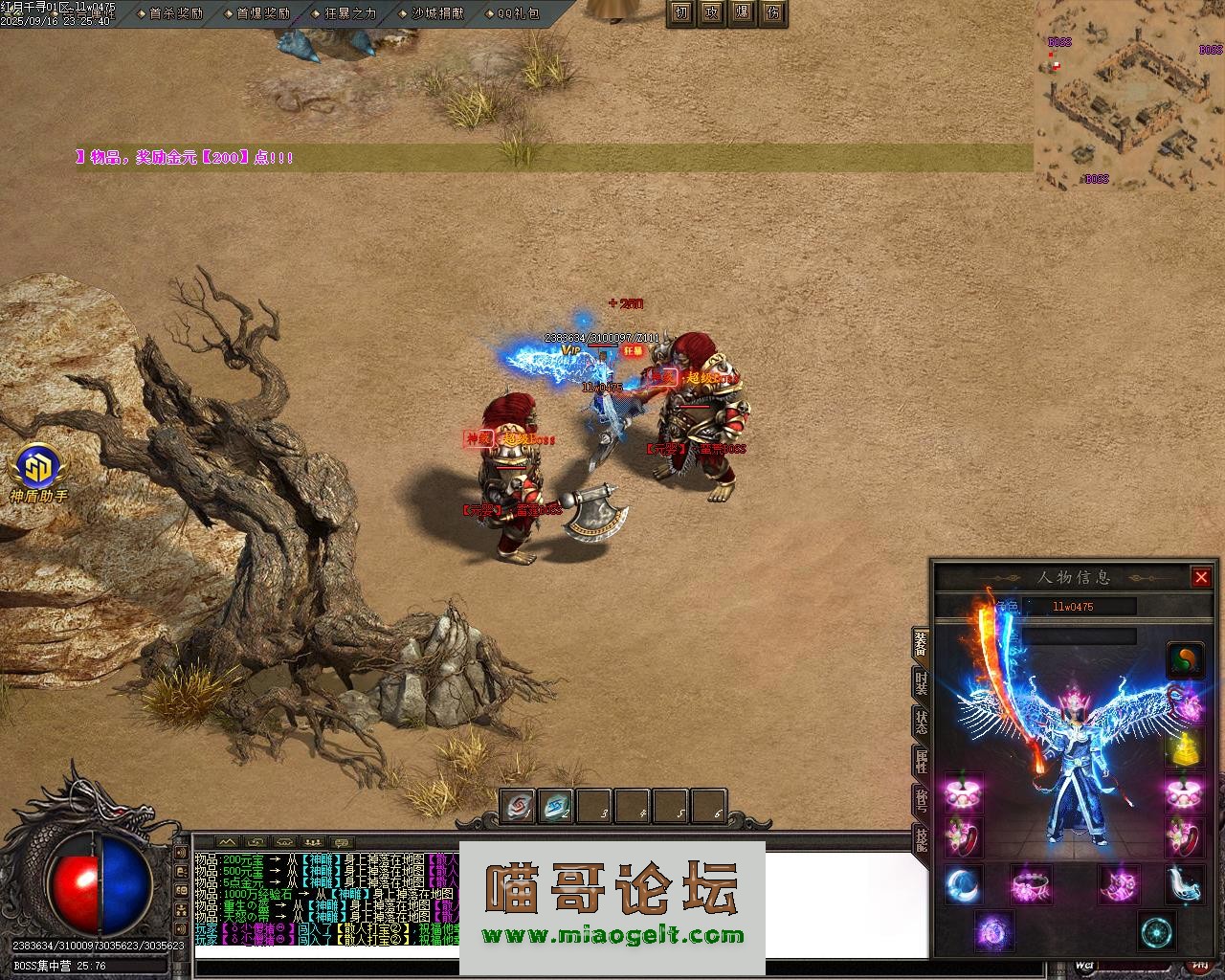Click the 爆 button in the top bar
Screen dimensions: 1225x980
(x=743, y=12)
